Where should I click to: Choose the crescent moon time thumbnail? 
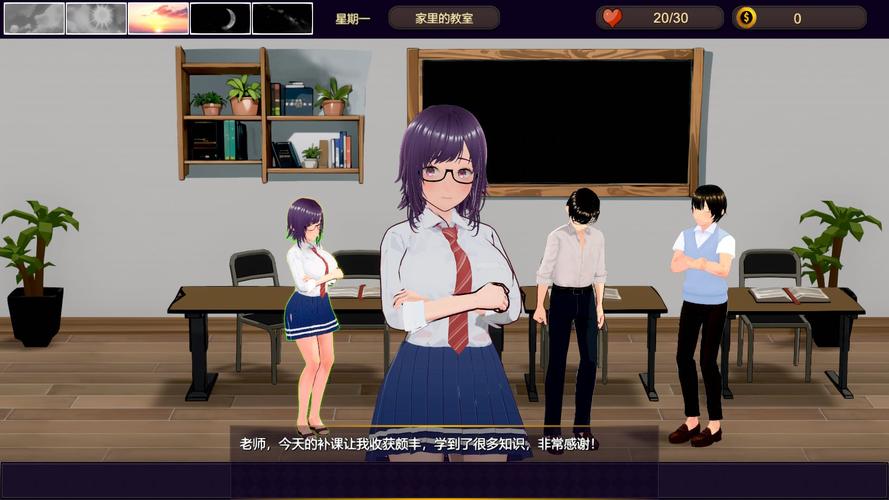(x=220, y=18)
